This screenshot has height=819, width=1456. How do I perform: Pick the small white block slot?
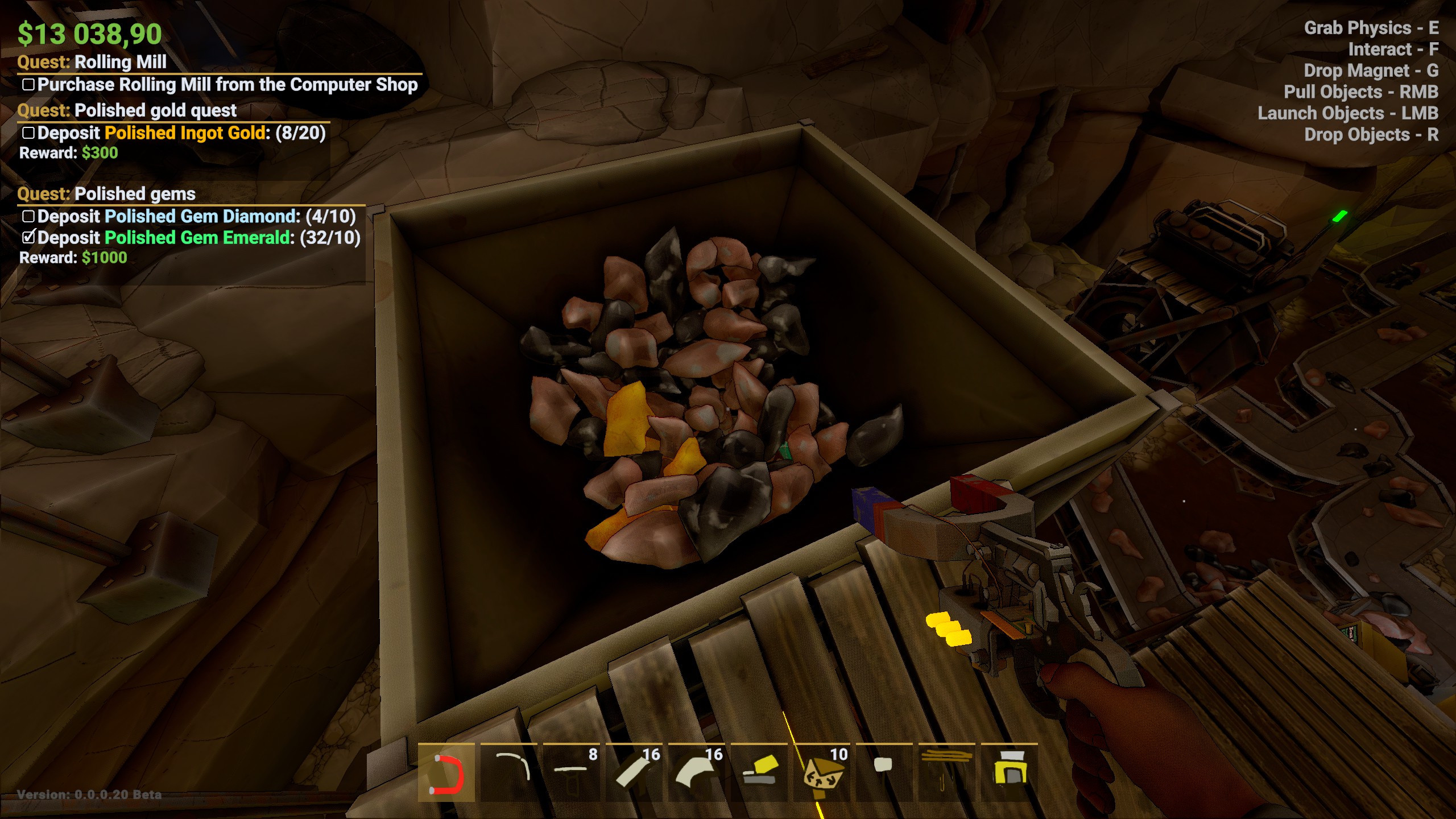pyautogui.click(x=884, y=773)
